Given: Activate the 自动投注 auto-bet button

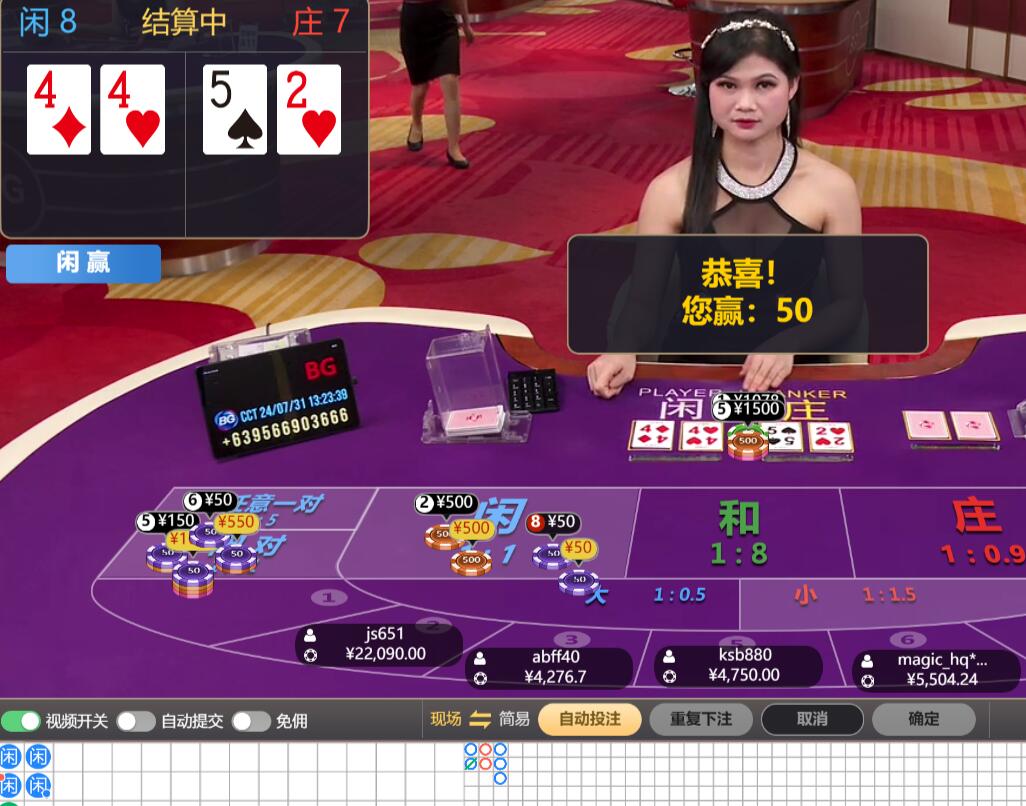Looking at the screenshot, I should coord(589,719).
